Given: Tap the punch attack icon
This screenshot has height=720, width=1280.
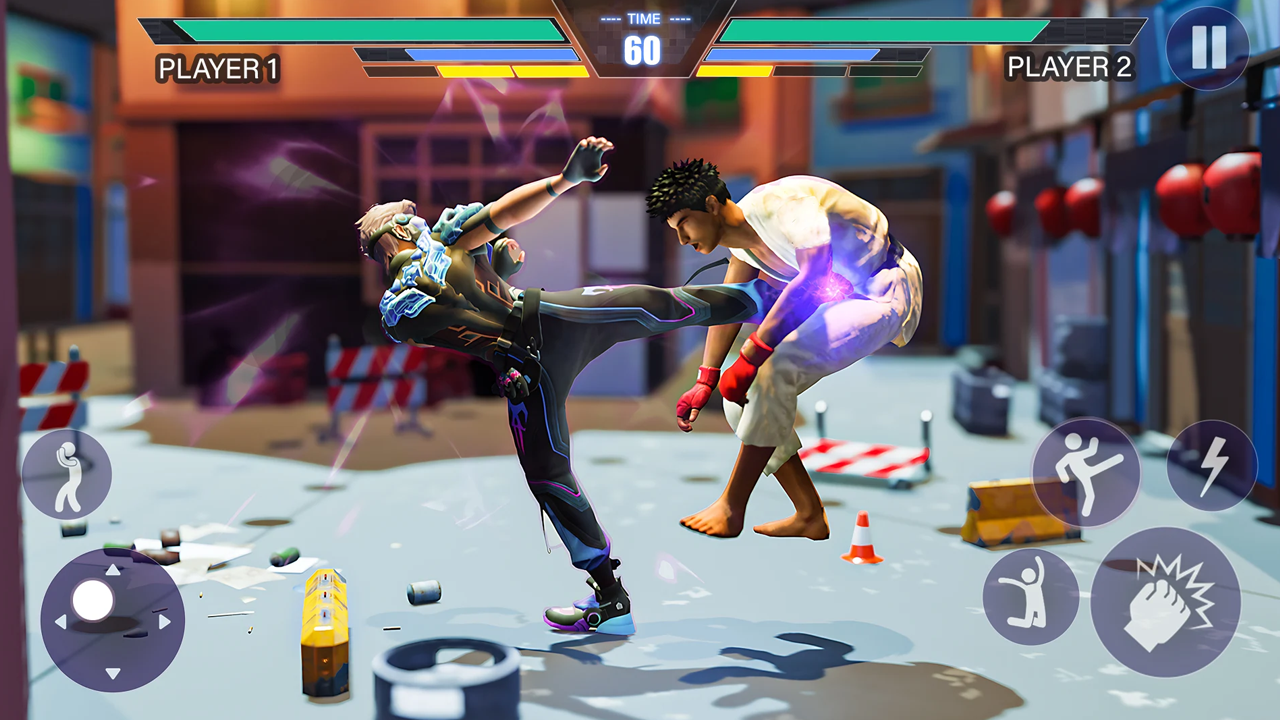Looking at the screenshot, I should click(x=66, y=474).
